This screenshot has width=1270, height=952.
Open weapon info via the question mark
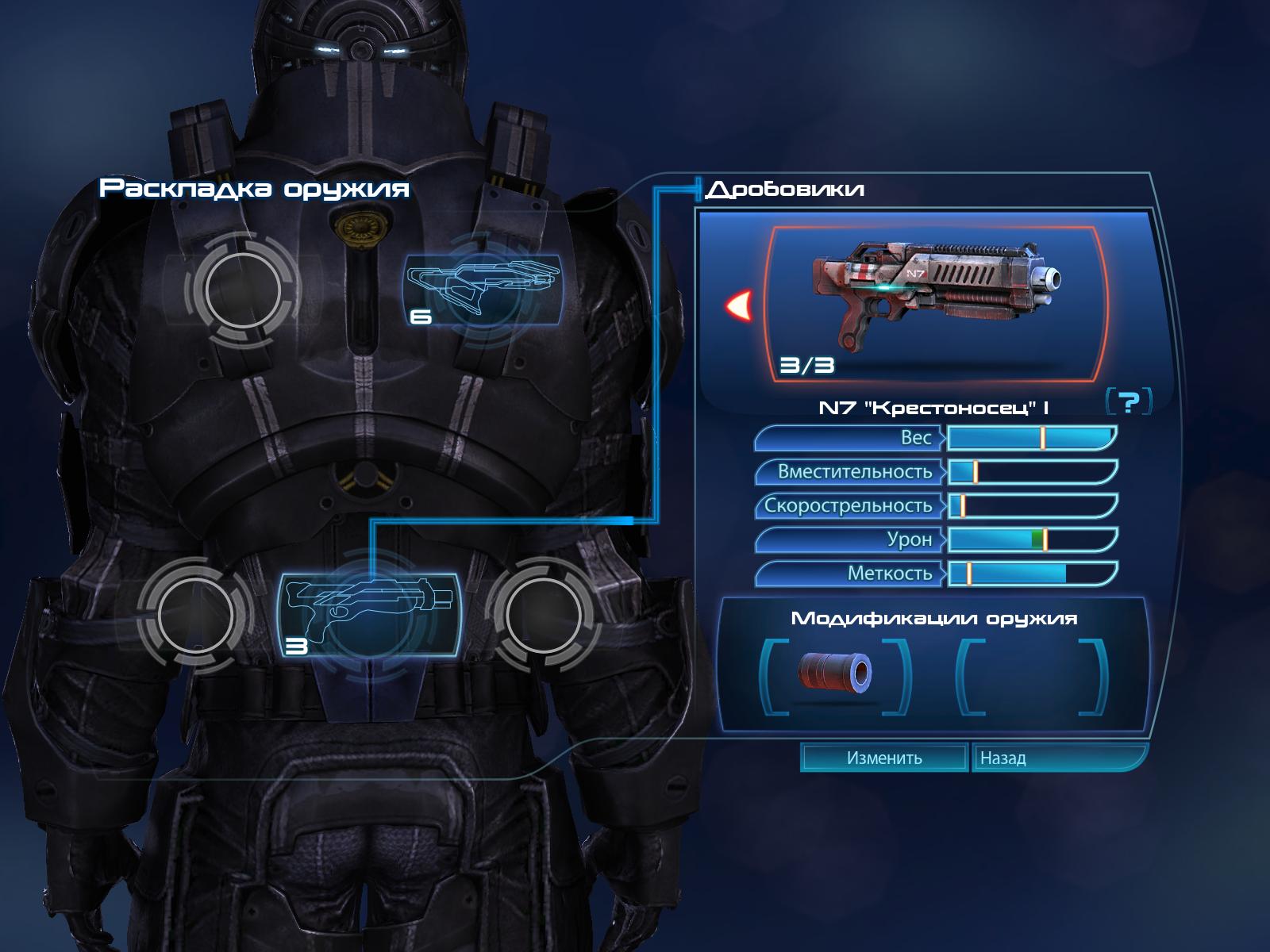coord(1128,402)
